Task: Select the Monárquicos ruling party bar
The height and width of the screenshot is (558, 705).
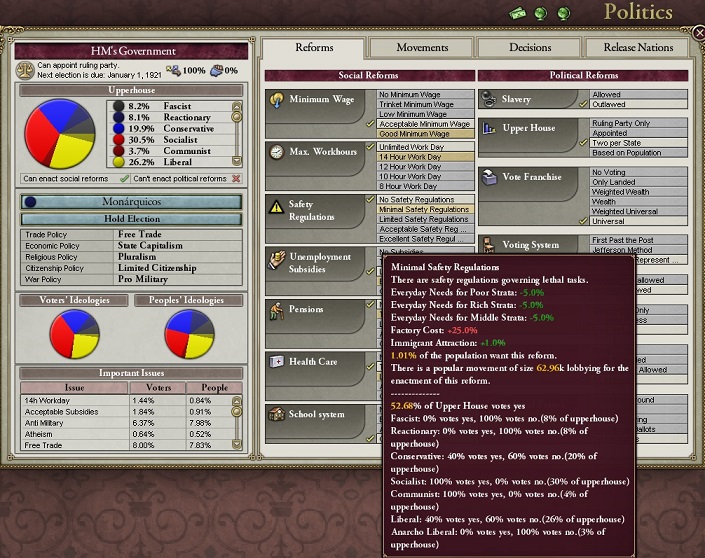Action: [x=132, y=201]
